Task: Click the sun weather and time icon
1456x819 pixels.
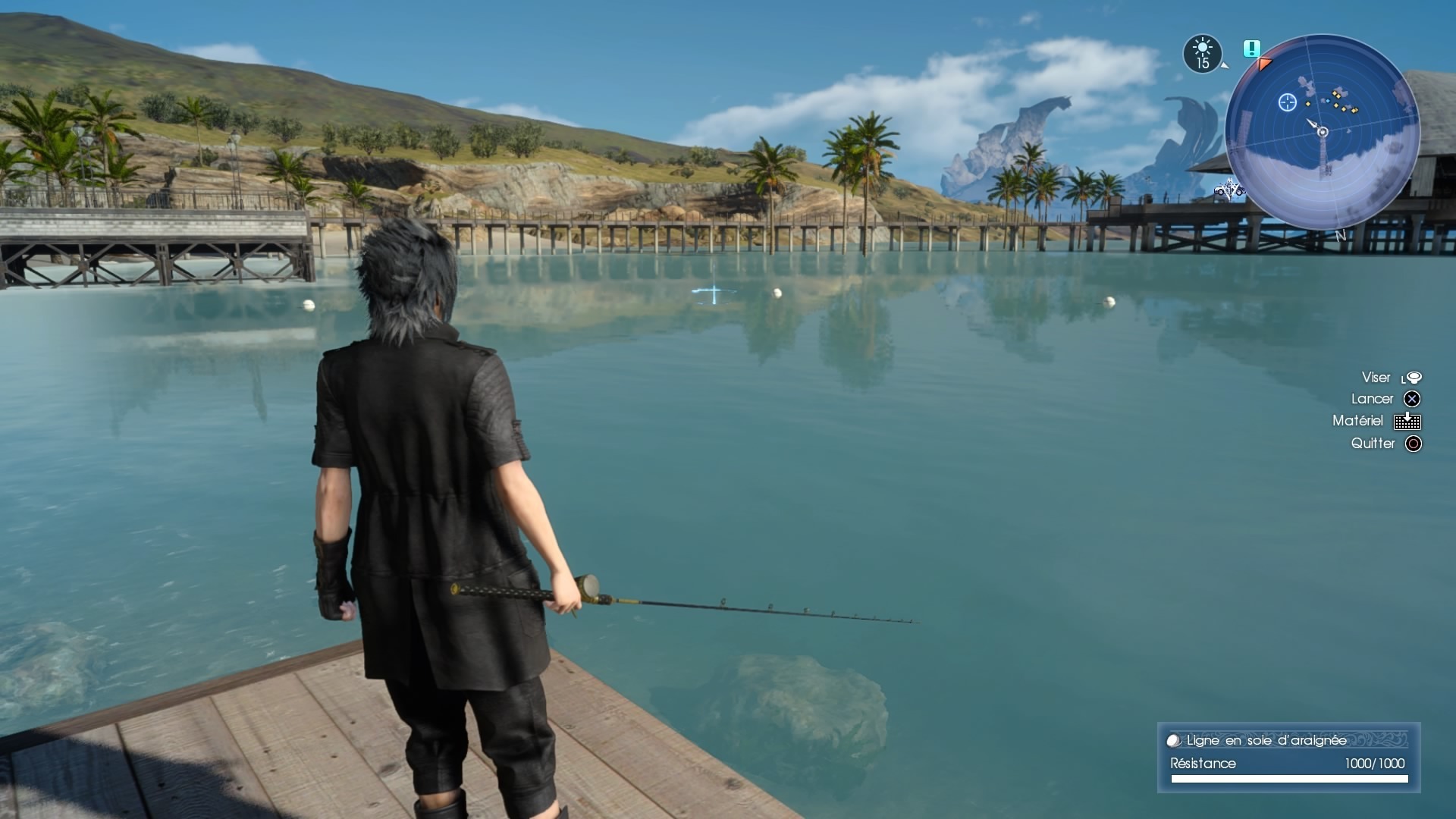Action: pos(1203,54)
